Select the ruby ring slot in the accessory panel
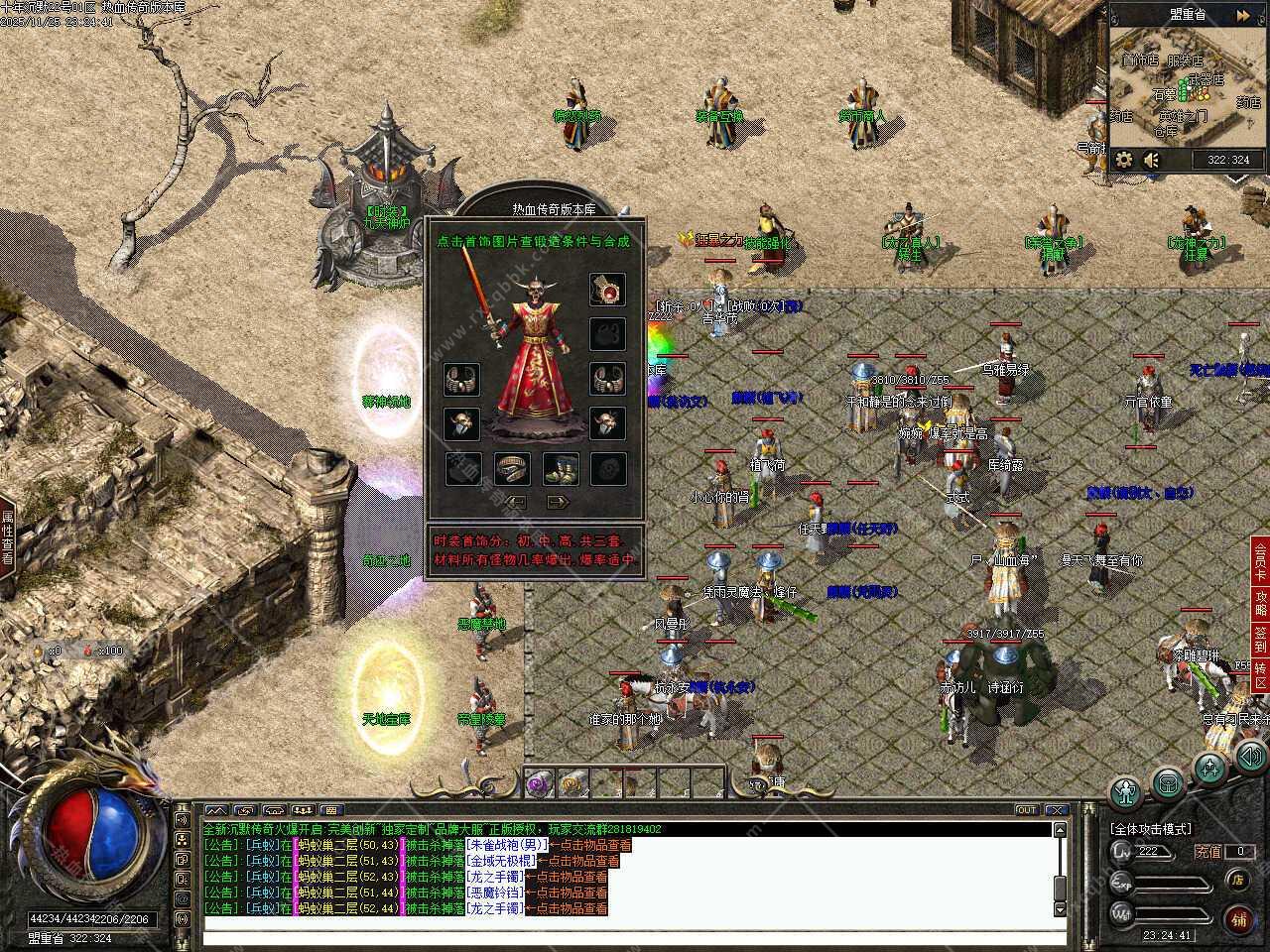This screenshot has height=952, width=1270. [607, 291]
